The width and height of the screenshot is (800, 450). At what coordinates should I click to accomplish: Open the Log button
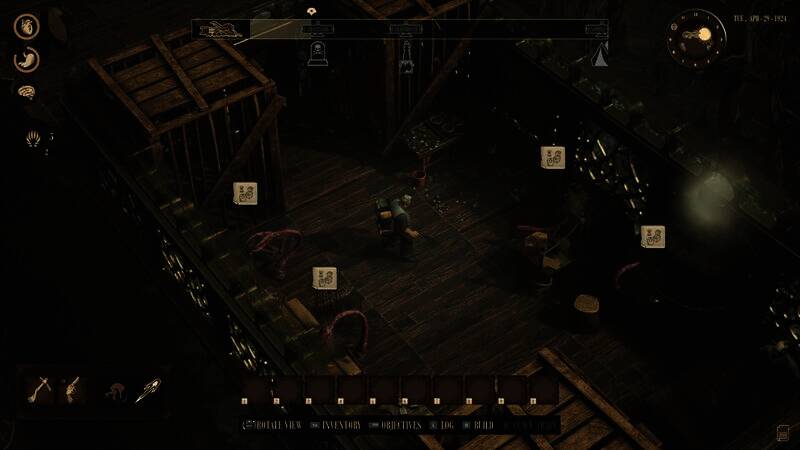click(x=445, y=425)
